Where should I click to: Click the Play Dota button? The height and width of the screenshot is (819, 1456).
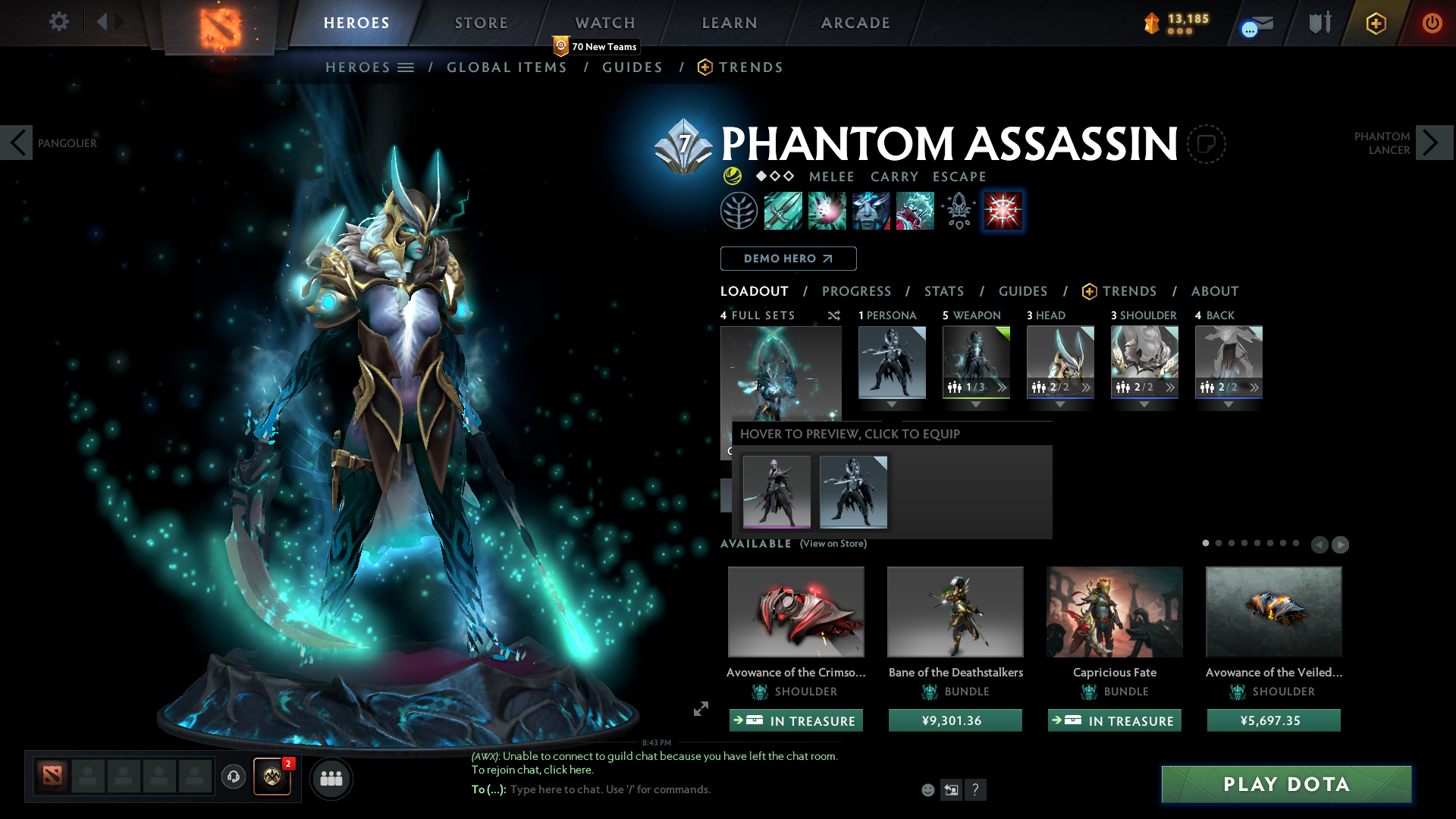[x=1286, y=784]
